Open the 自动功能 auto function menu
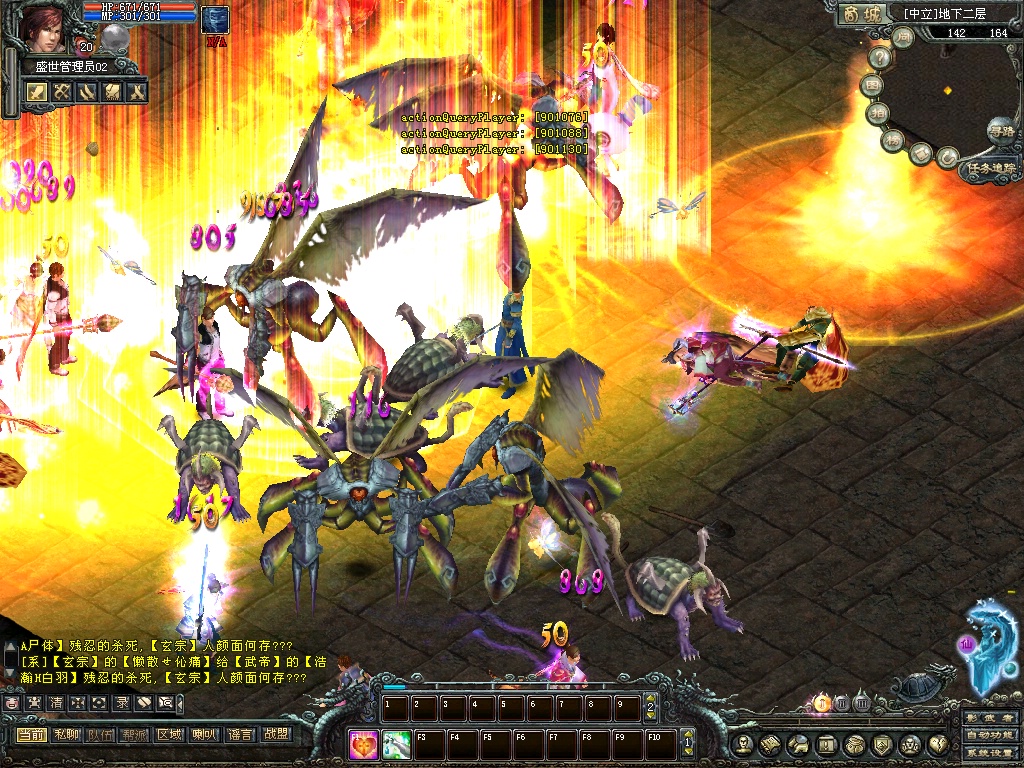1024x768 pixels. pos(989,736)
